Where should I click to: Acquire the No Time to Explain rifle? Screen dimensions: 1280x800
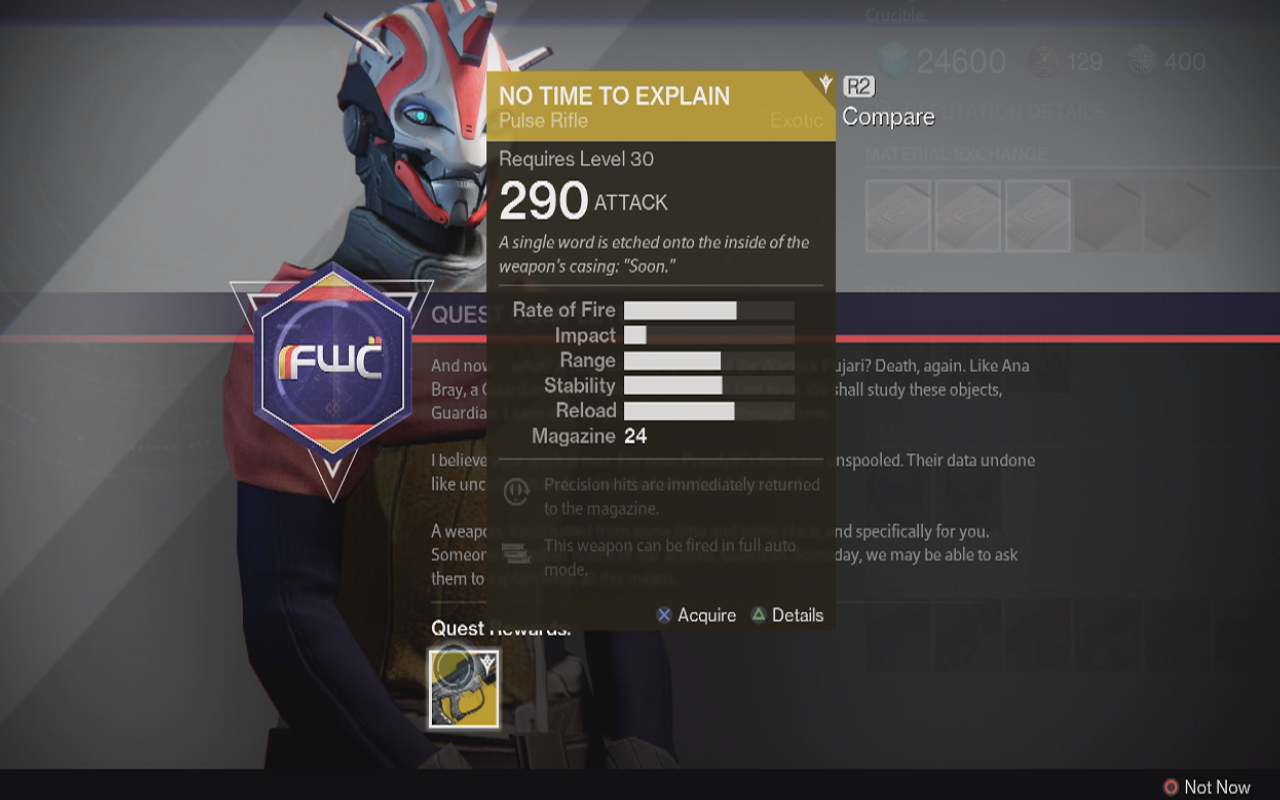(696, 615)
